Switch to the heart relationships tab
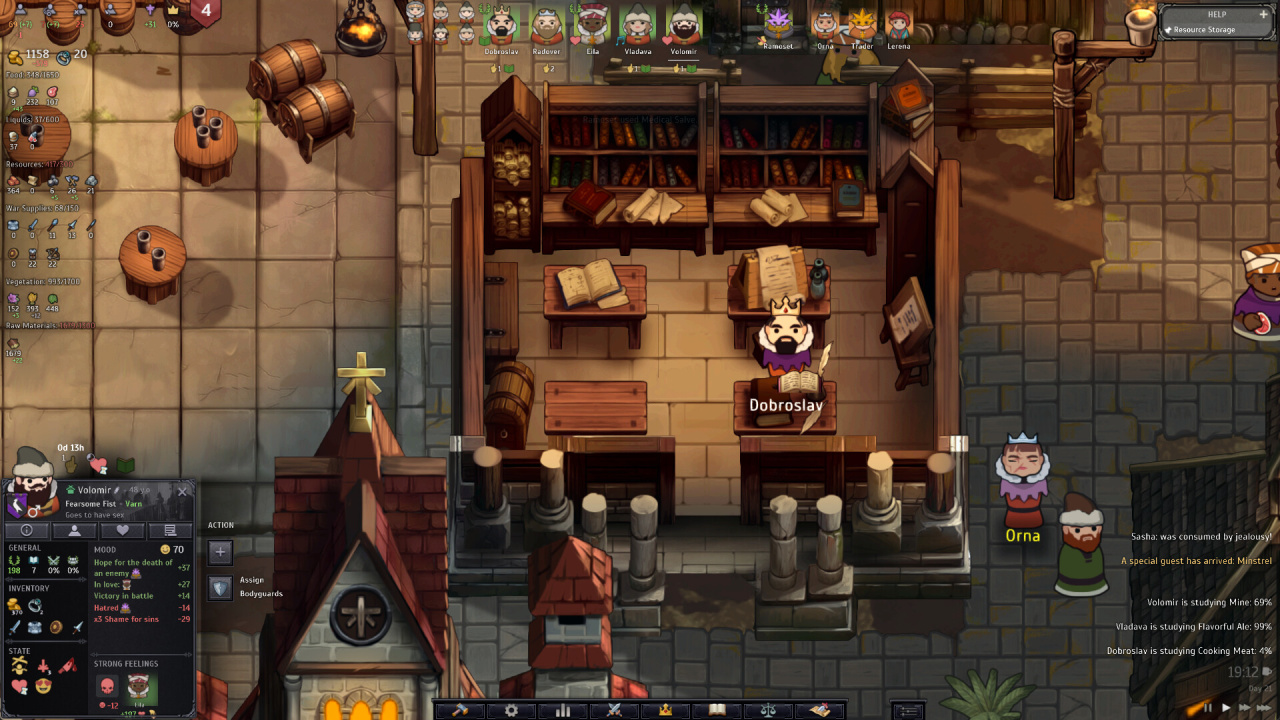 click(122, 530)
